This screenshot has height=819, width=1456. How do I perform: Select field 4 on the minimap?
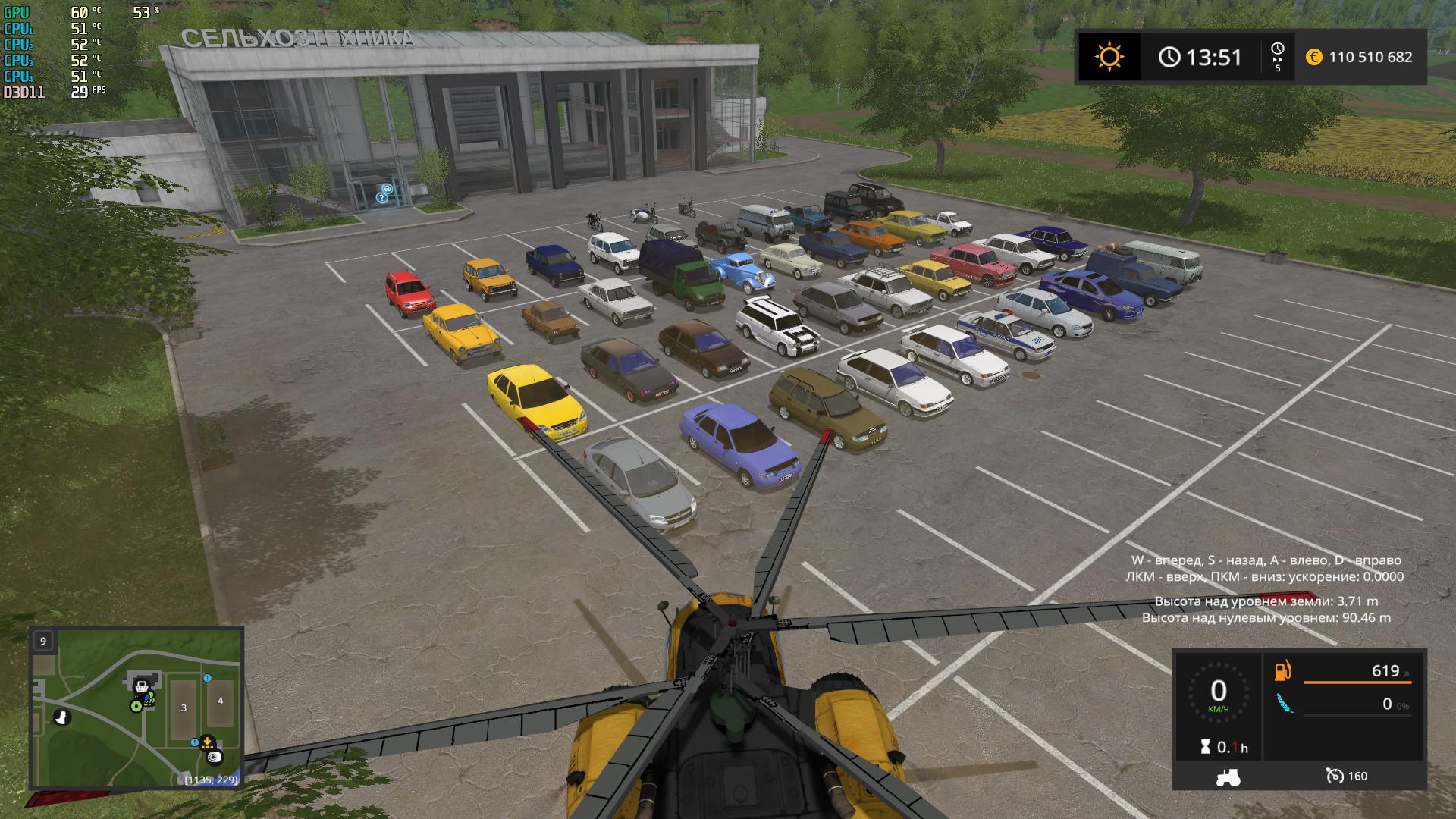[x=220, y=700]
